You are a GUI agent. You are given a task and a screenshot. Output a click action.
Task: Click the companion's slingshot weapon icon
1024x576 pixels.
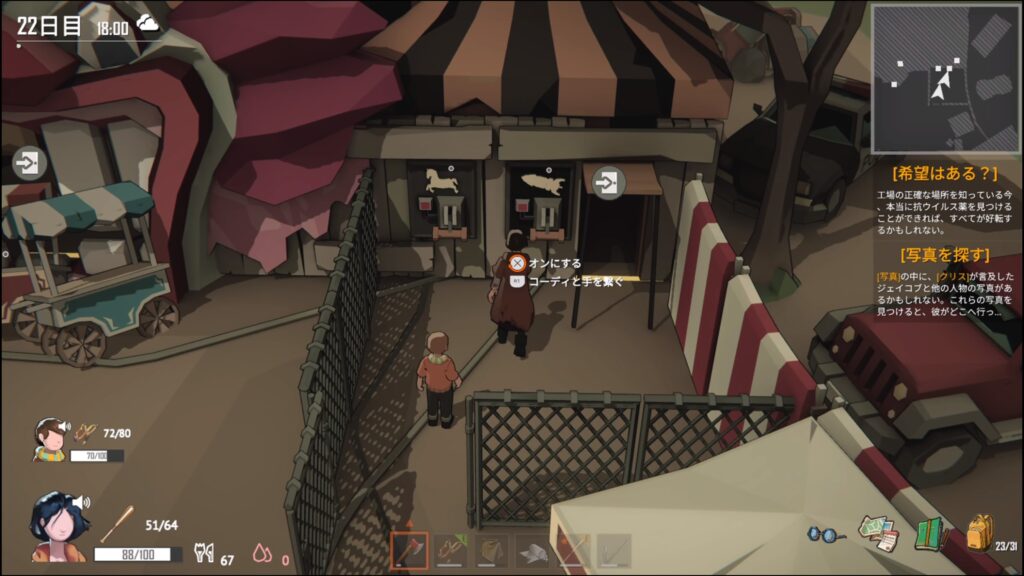pyautogui.click(x=88, y=433)
